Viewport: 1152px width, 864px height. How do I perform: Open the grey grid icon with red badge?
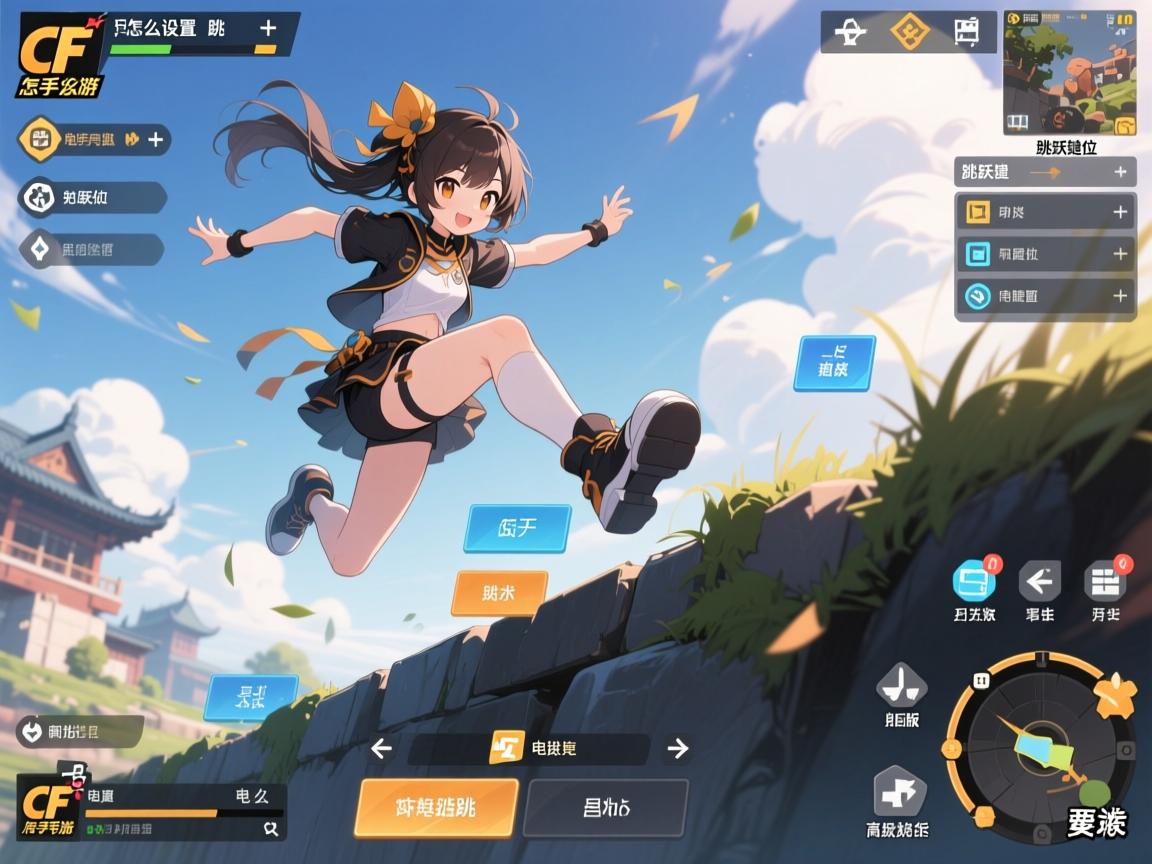tap(1105, 580)
